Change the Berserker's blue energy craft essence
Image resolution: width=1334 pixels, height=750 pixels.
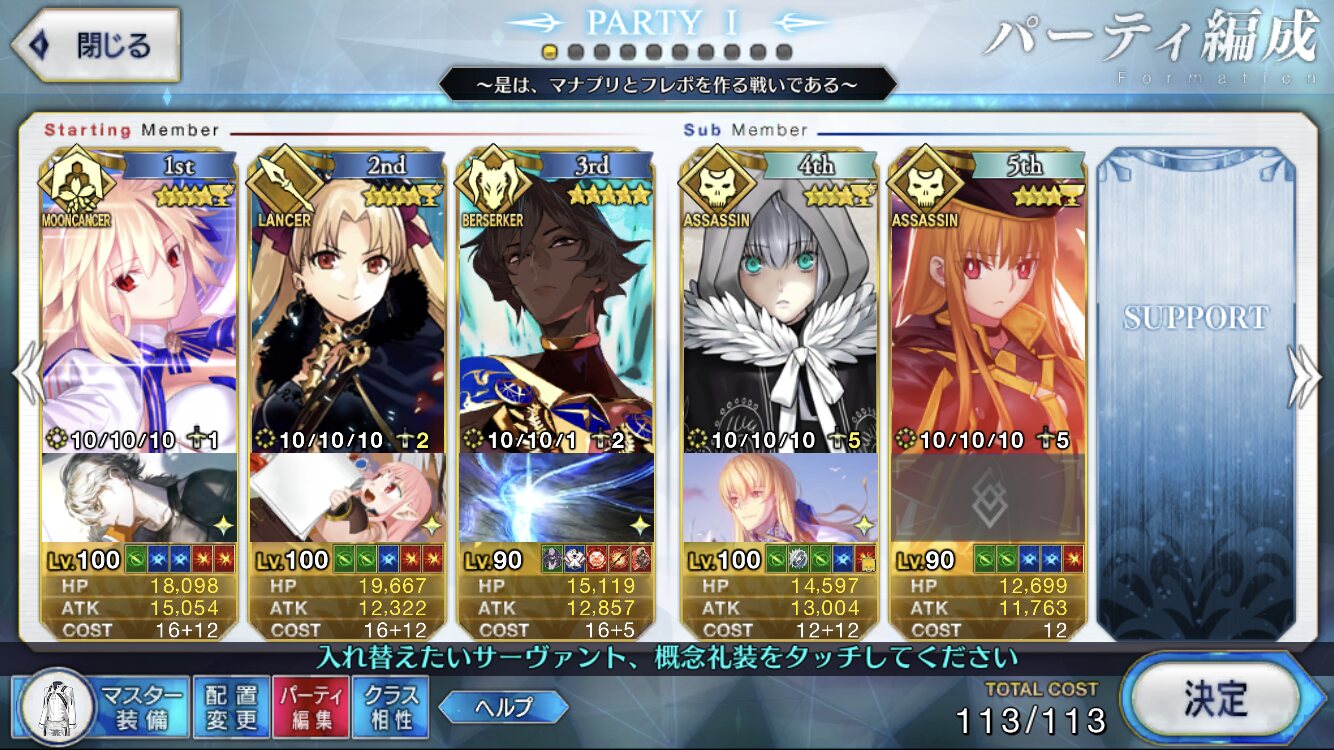tap(556, 498)
